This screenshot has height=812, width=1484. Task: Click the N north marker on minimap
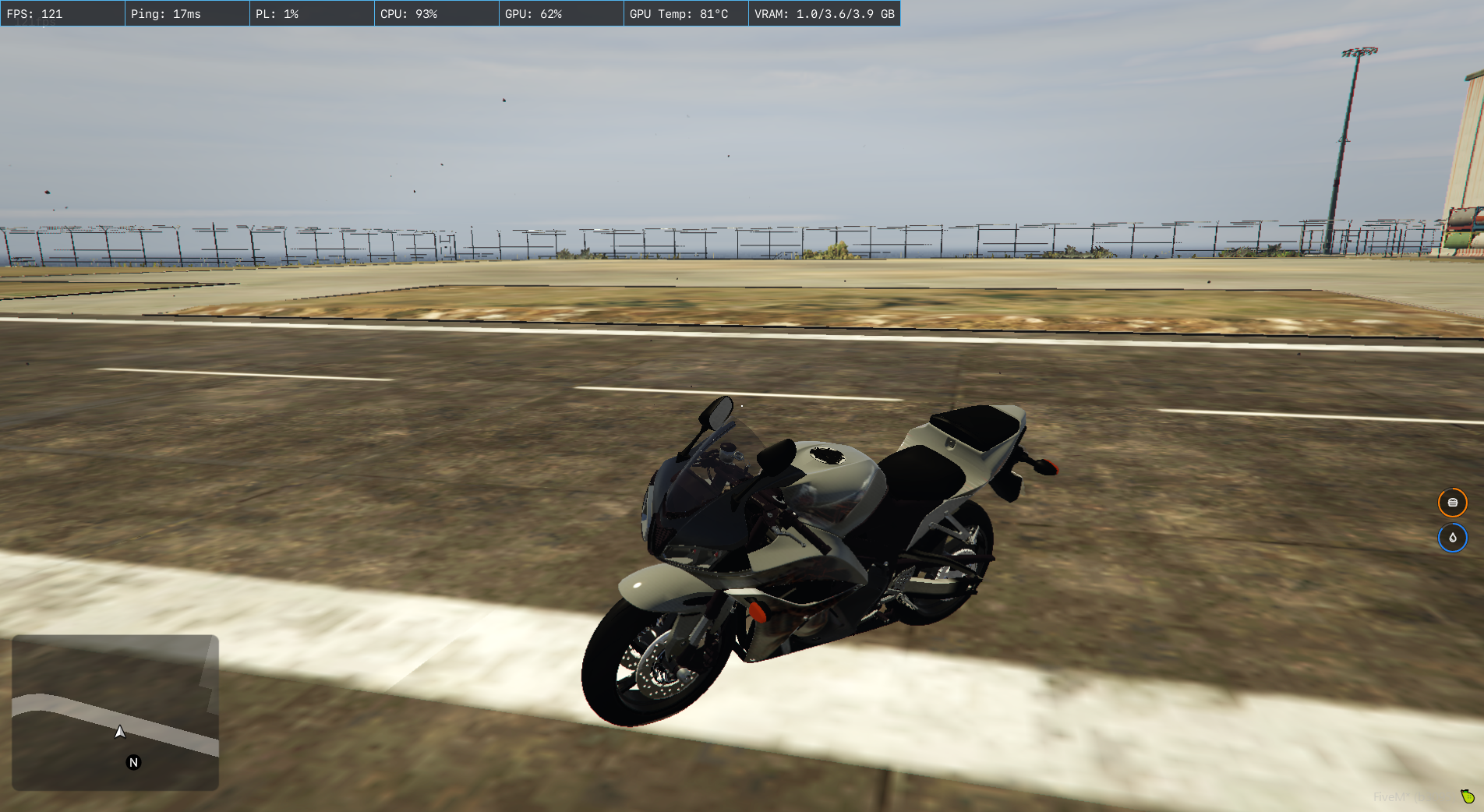(x=133, y=763)
